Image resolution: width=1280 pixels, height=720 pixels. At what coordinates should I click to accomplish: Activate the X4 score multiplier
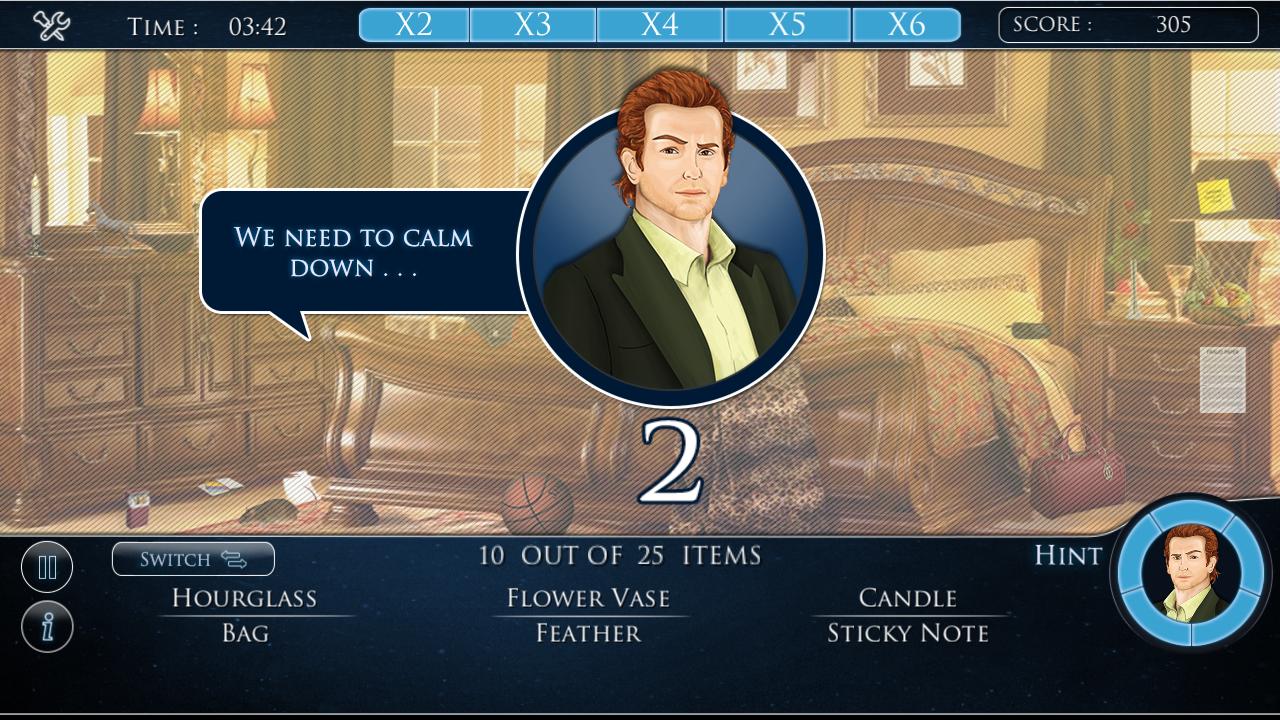pos(661,24)
